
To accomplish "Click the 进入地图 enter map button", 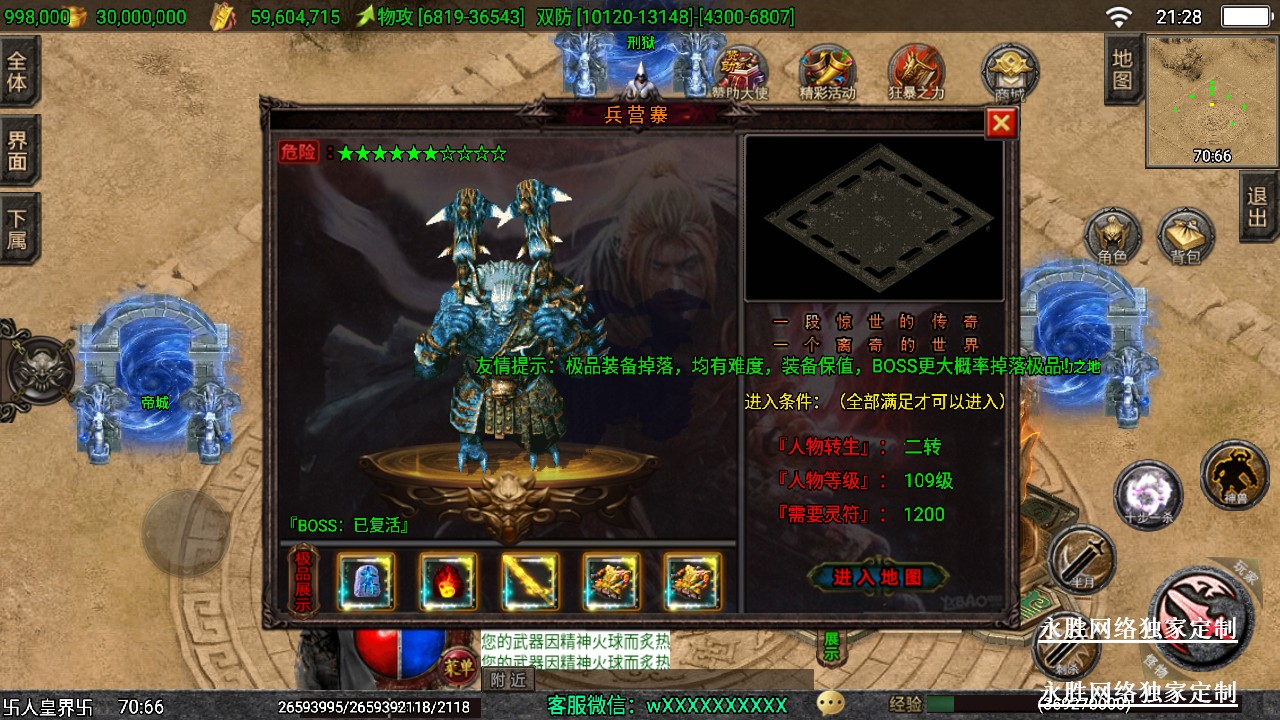I will 877,577.
